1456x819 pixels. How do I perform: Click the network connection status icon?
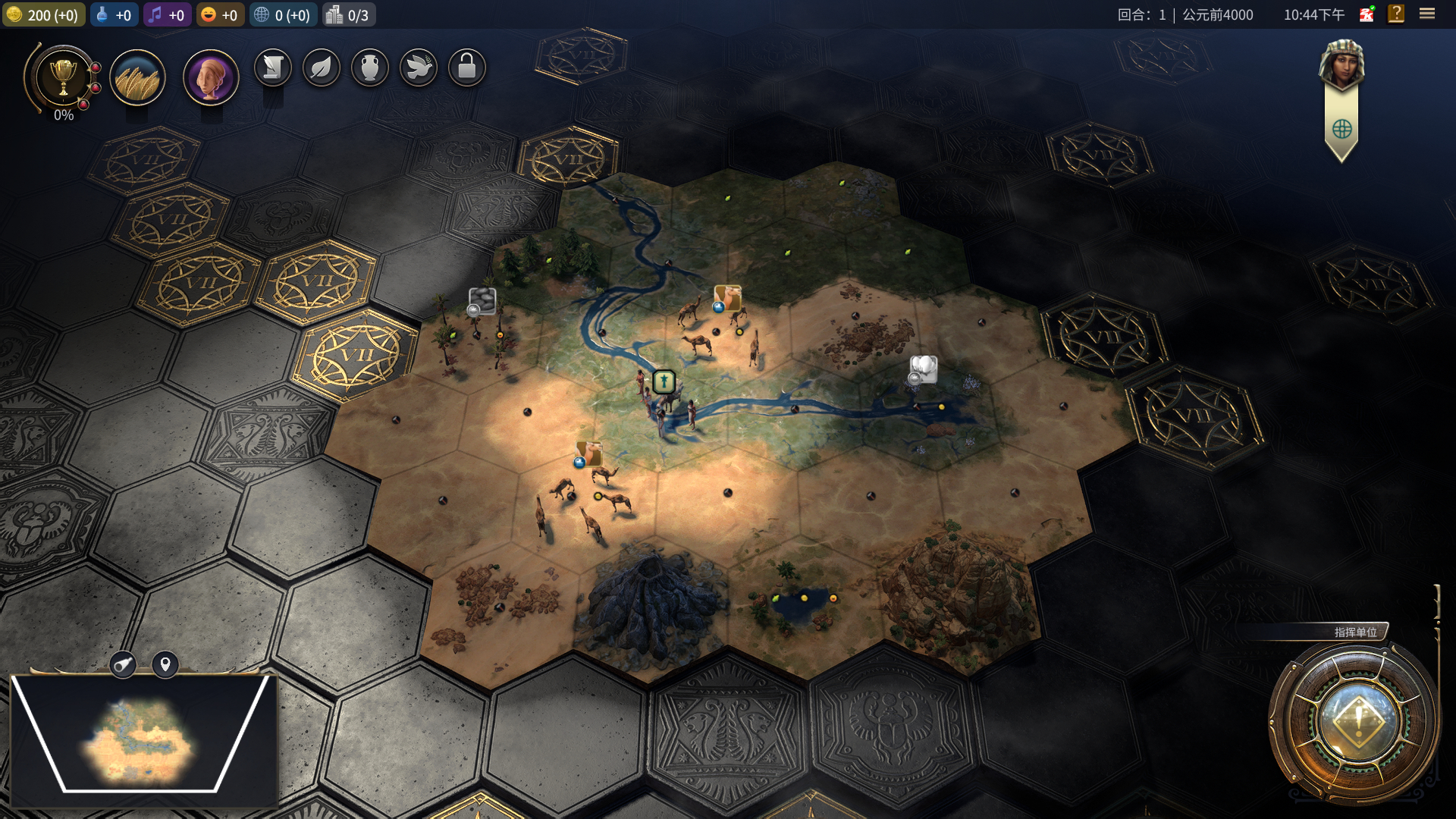pyautogui.click(x=1367, y=14)
